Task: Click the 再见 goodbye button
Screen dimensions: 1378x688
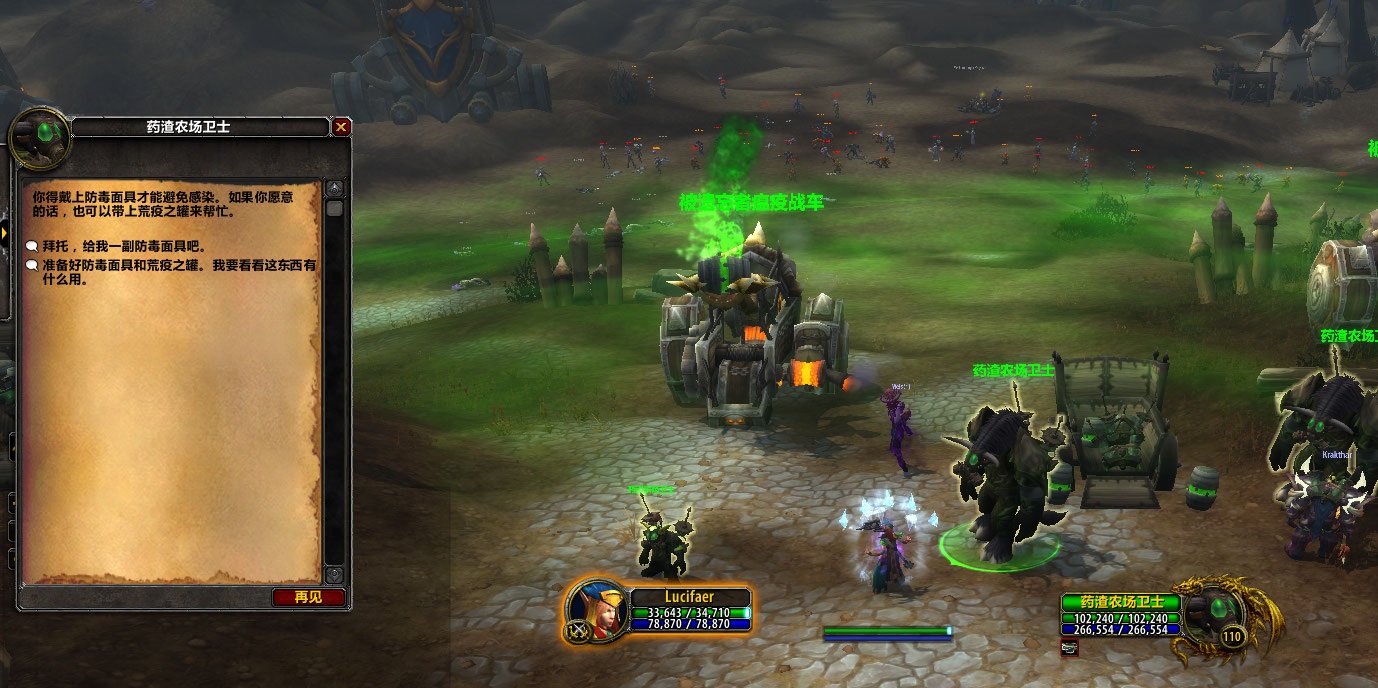Action: 308,597
